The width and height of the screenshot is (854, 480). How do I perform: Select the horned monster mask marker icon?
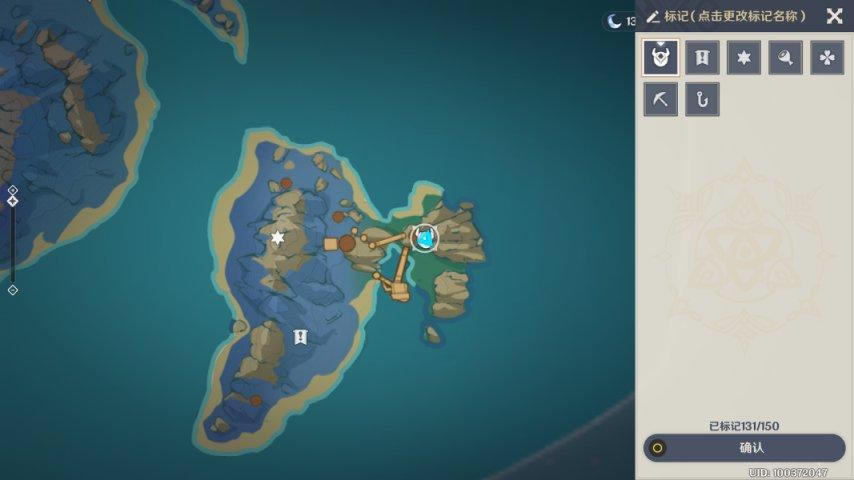click(x=661, y=58)
